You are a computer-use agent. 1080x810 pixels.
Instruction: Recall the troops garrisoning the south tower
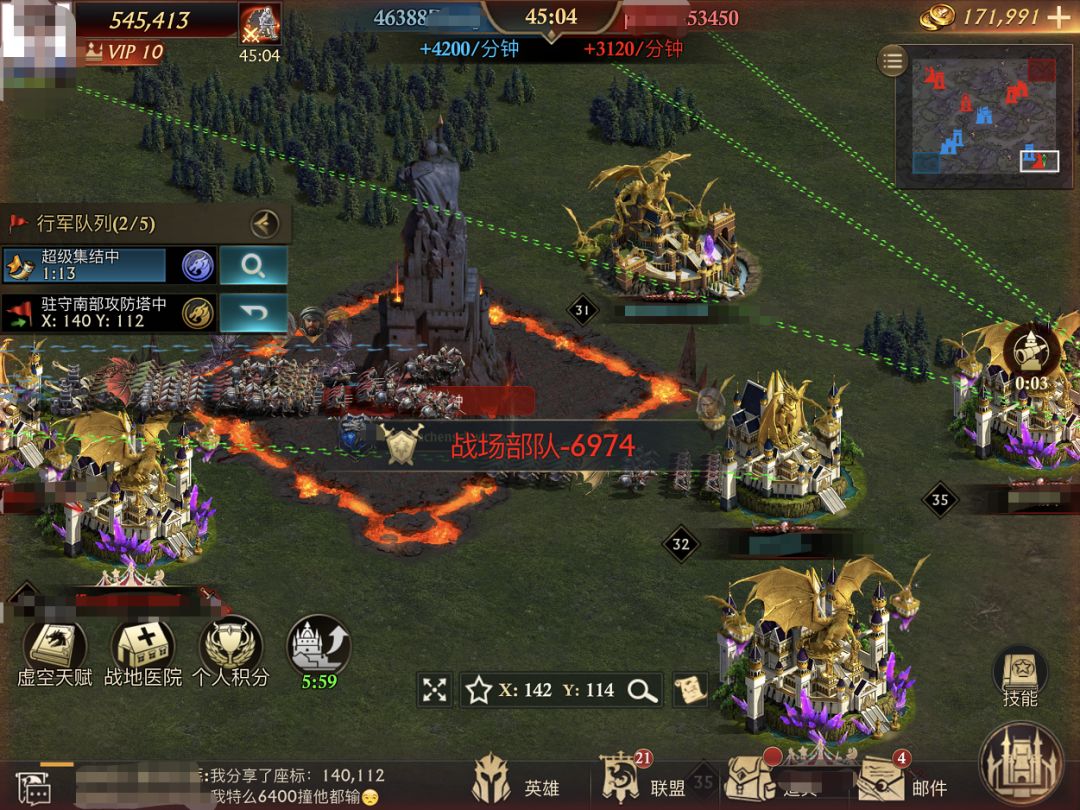pos(253,313)
